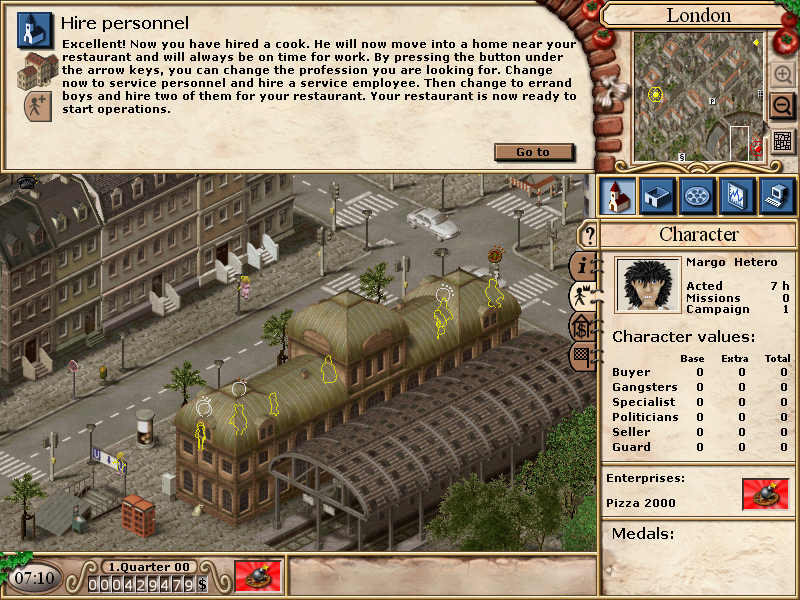Zoom out the London minimap
800x600 pixels.
pyautogui.click(x=782, y=105)
